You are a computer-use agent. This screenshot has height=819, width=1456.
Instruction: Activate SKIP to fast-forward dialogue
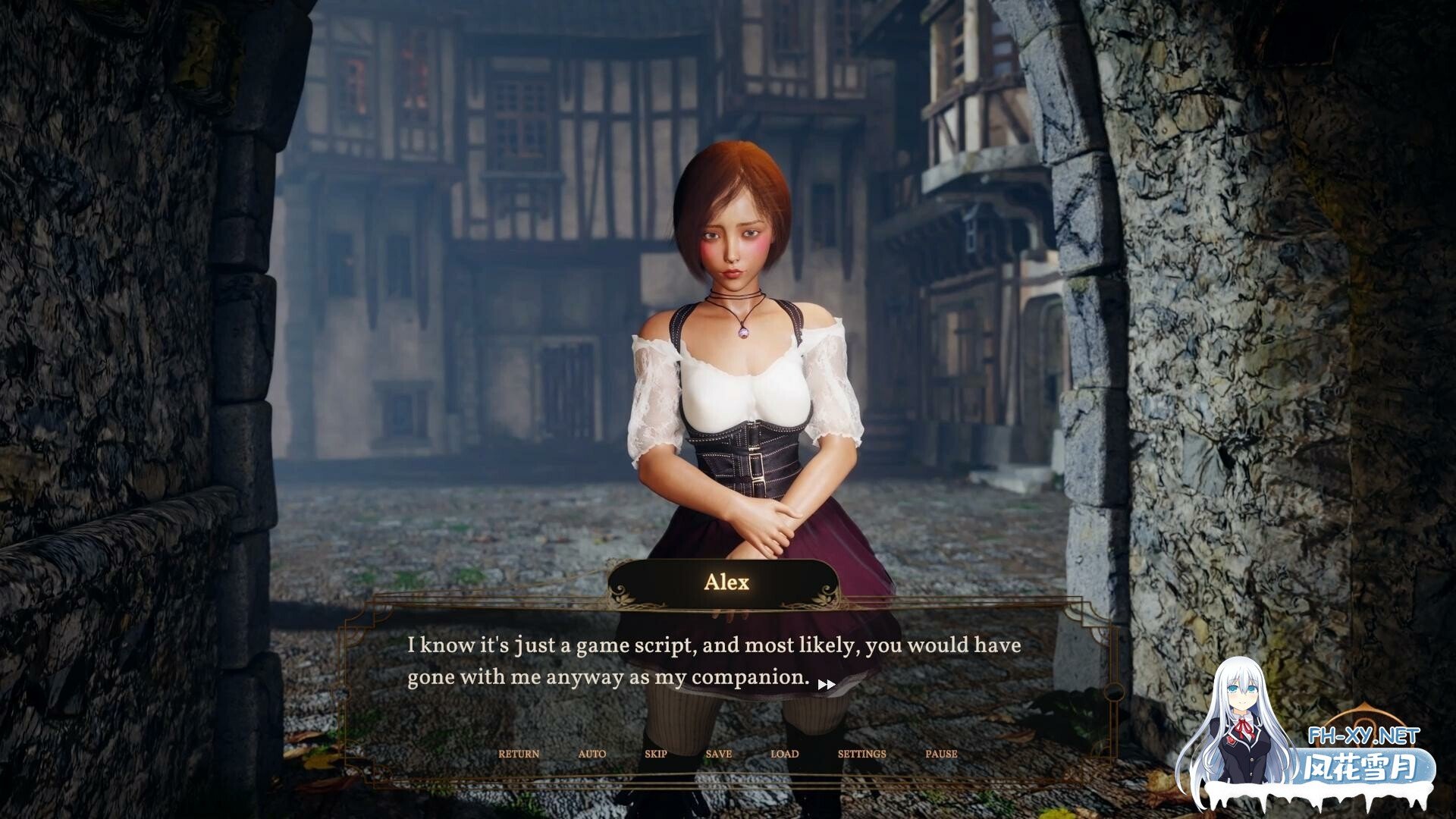[656, 754]
